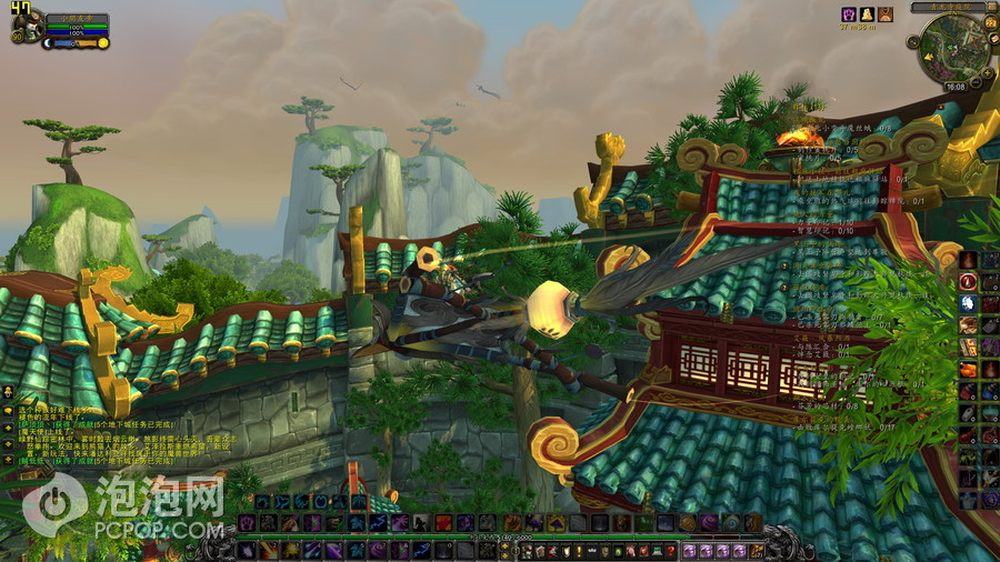Click the yellow sun icon under the player frame

click(101, 43)
